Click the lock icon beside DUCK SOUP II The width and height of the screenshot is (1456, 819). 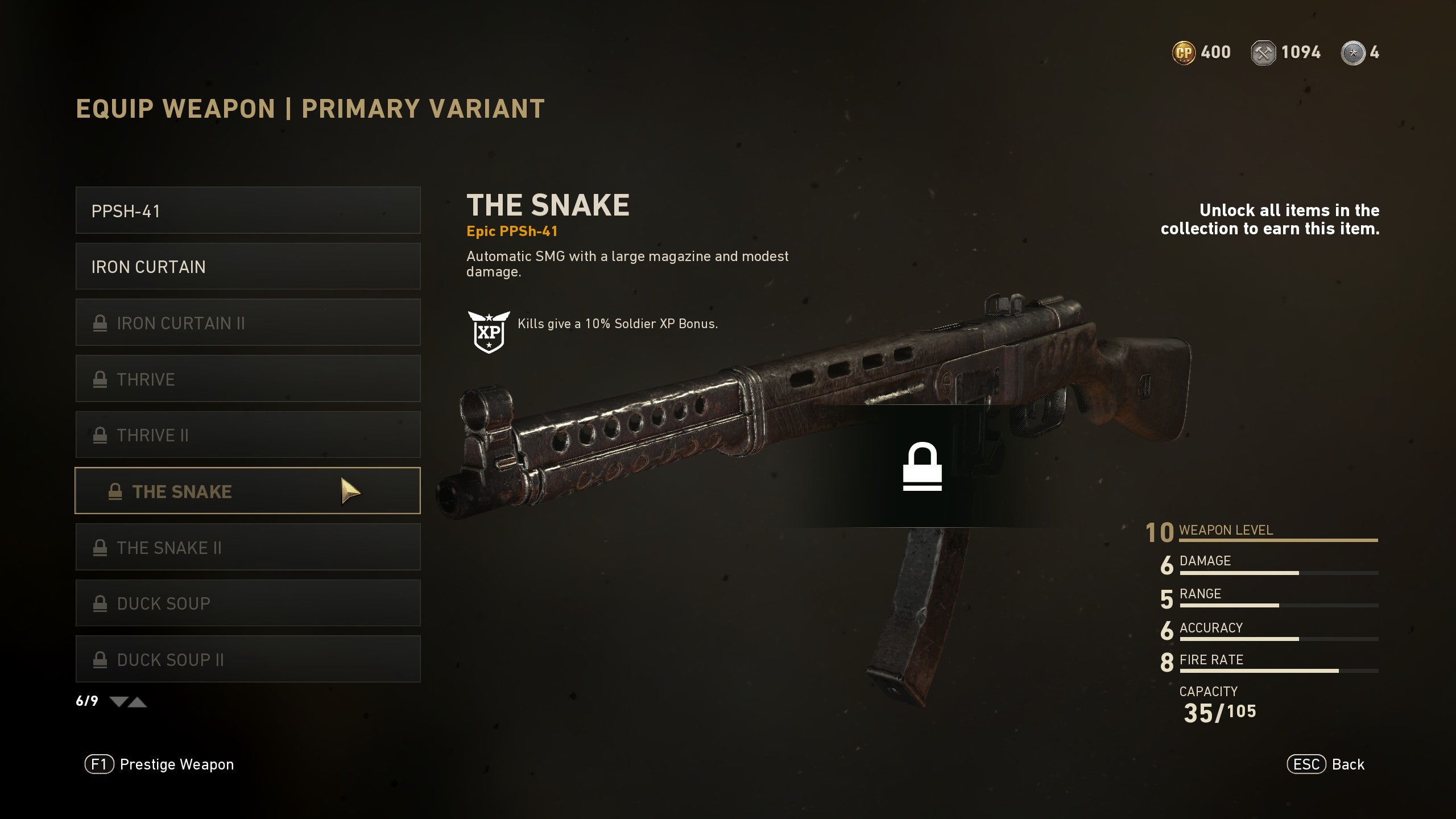[x=101, y=660]
